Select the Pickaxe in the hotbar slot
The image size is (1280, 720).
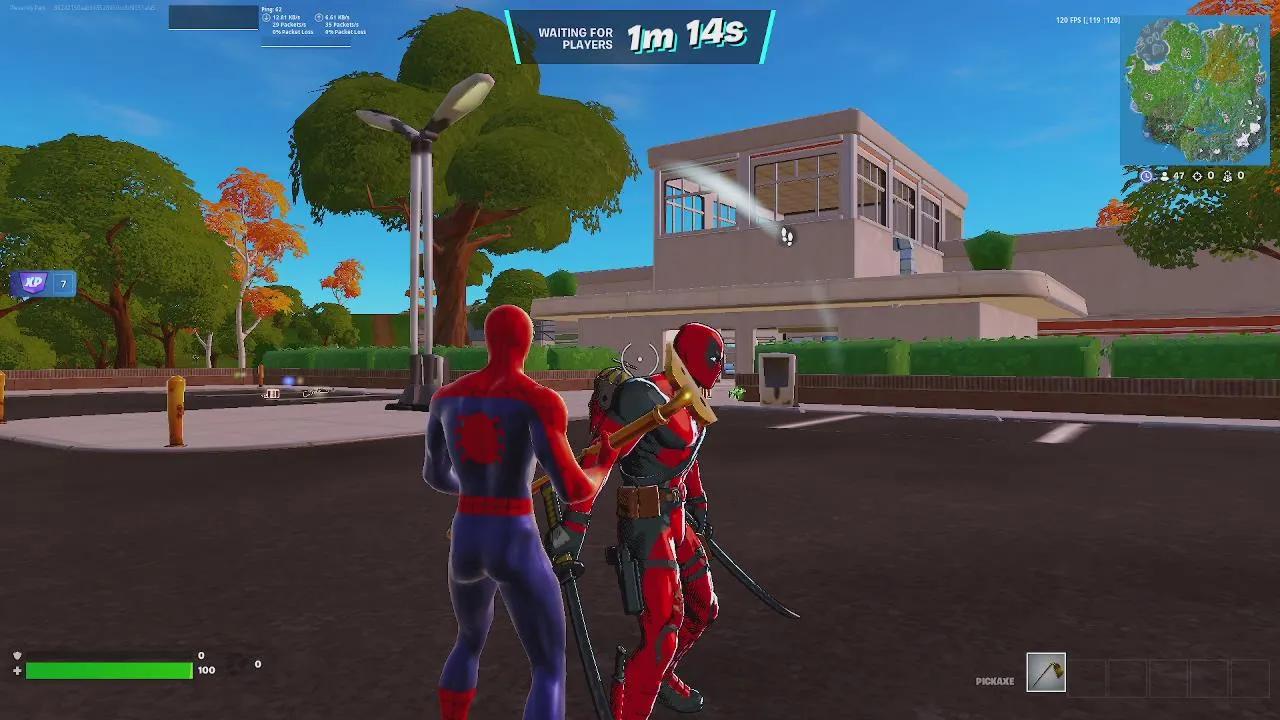click(x=1047, y=672)
